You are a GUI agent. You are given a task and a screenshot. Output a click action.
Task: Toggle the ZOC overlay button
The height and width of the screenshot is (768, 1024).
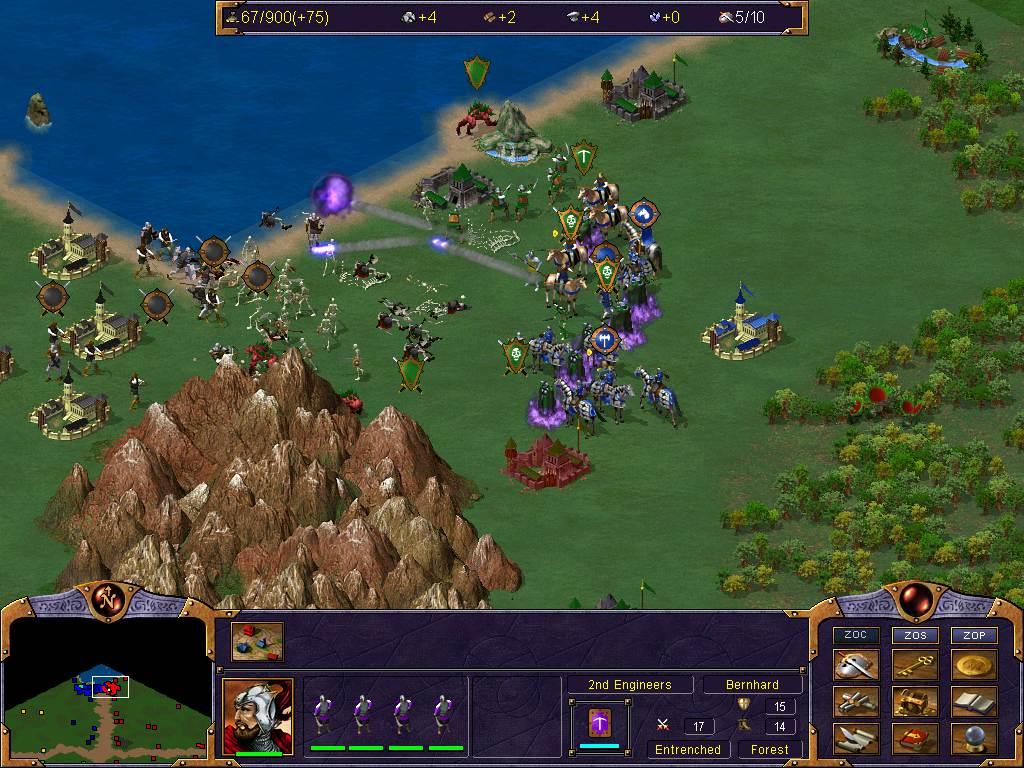tap(857, 635)
